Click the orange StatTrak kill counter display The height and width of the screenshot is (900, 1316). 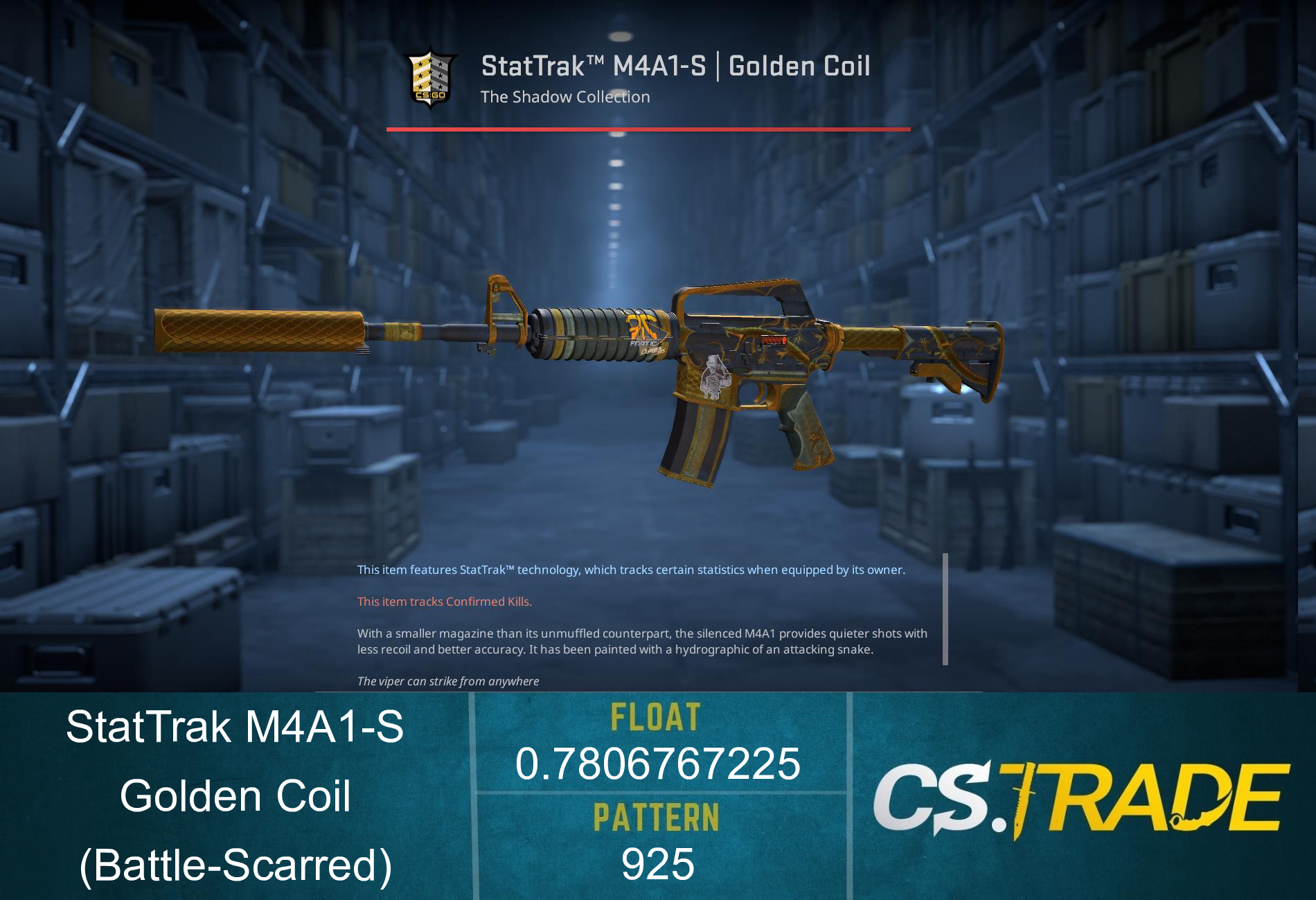(773, 340)
